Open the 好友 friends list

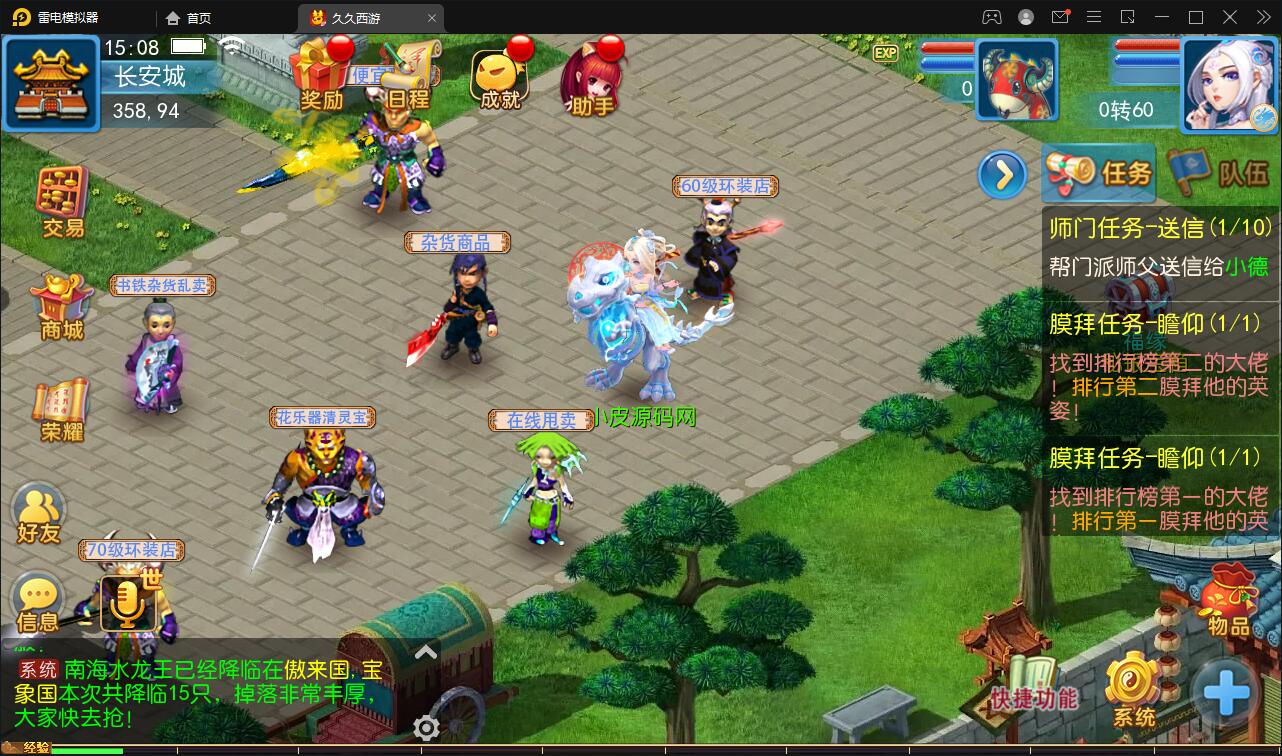[38, 512]
